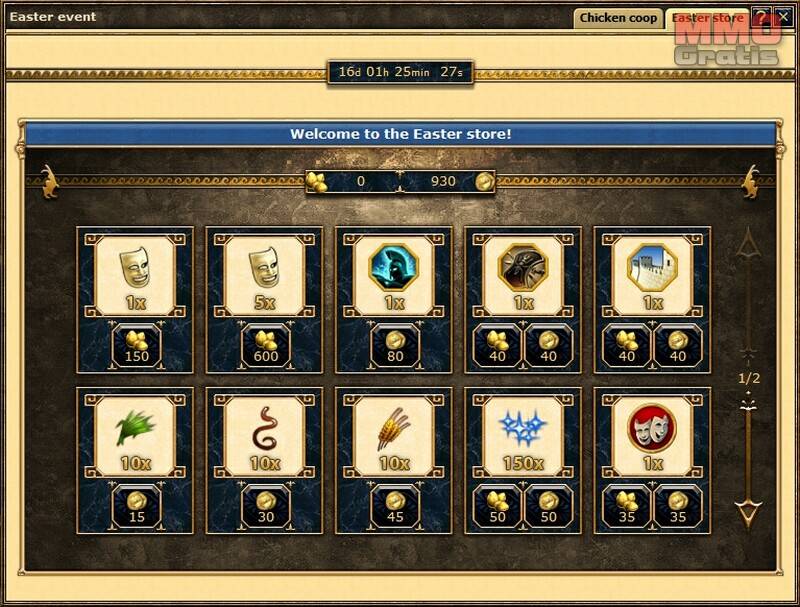This screenshot has height=607, width=800.
Task: Select the city wall item icon
Action: point(652,268)
